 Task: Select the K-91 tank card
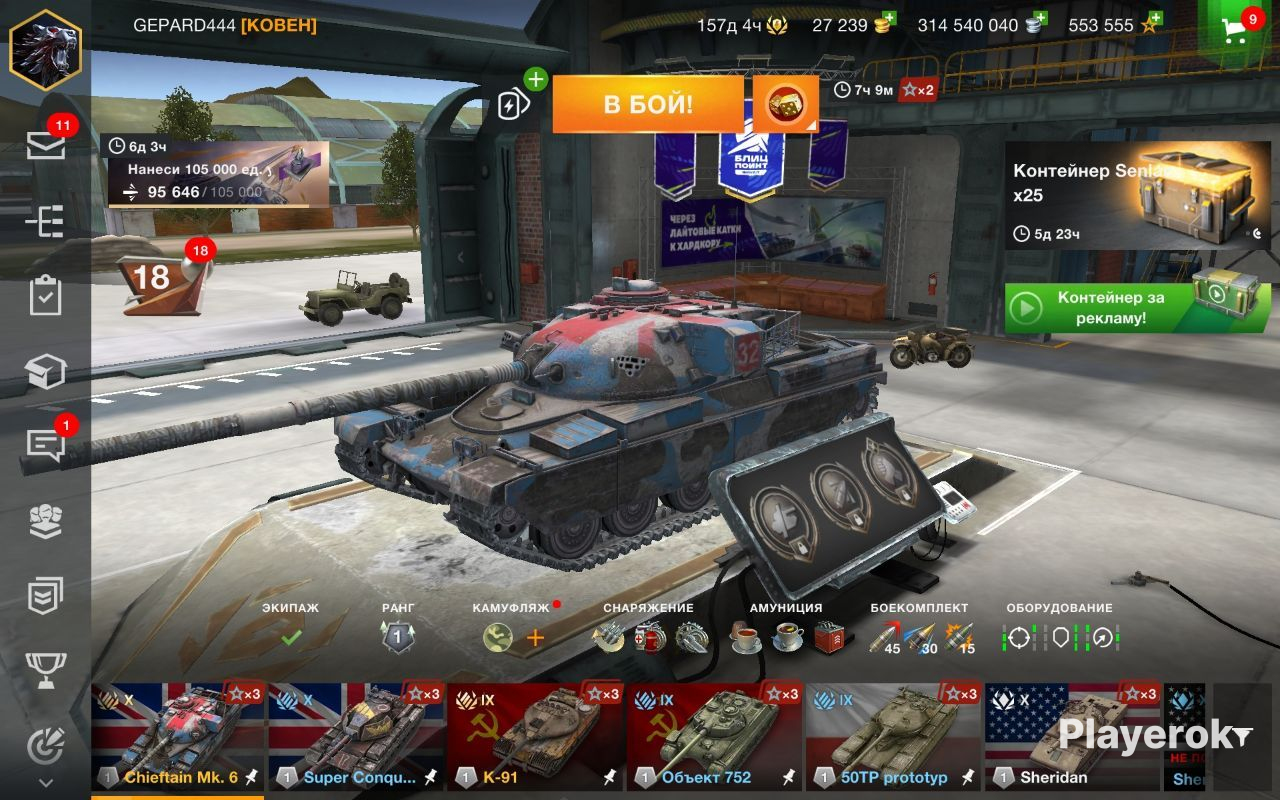click(536, 737)
